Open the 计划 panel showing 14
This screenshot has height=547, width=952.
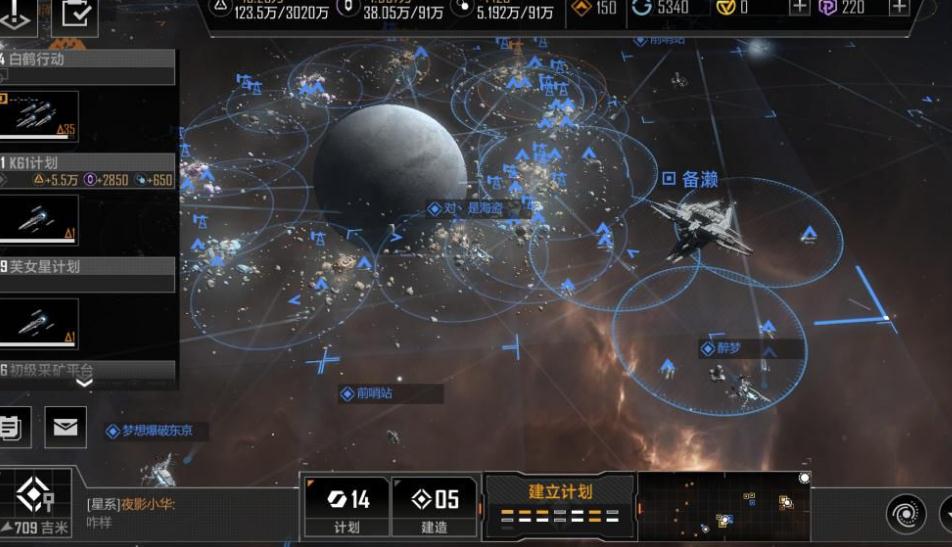[346, 507]
